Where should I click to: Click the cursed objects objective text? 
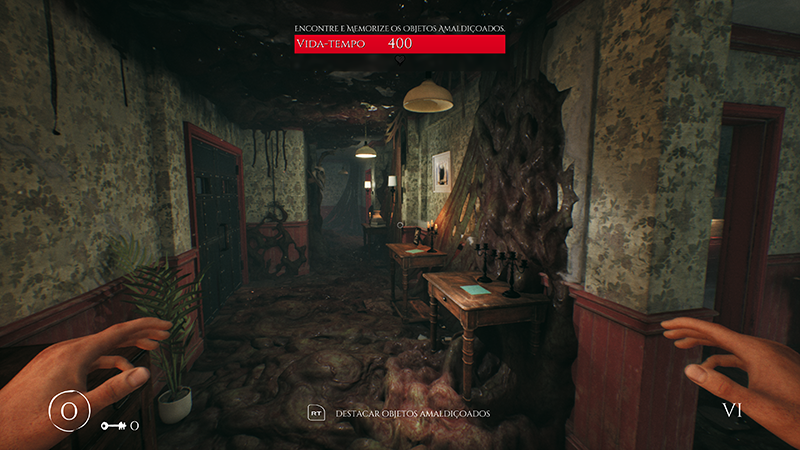(x=400, y=28)
